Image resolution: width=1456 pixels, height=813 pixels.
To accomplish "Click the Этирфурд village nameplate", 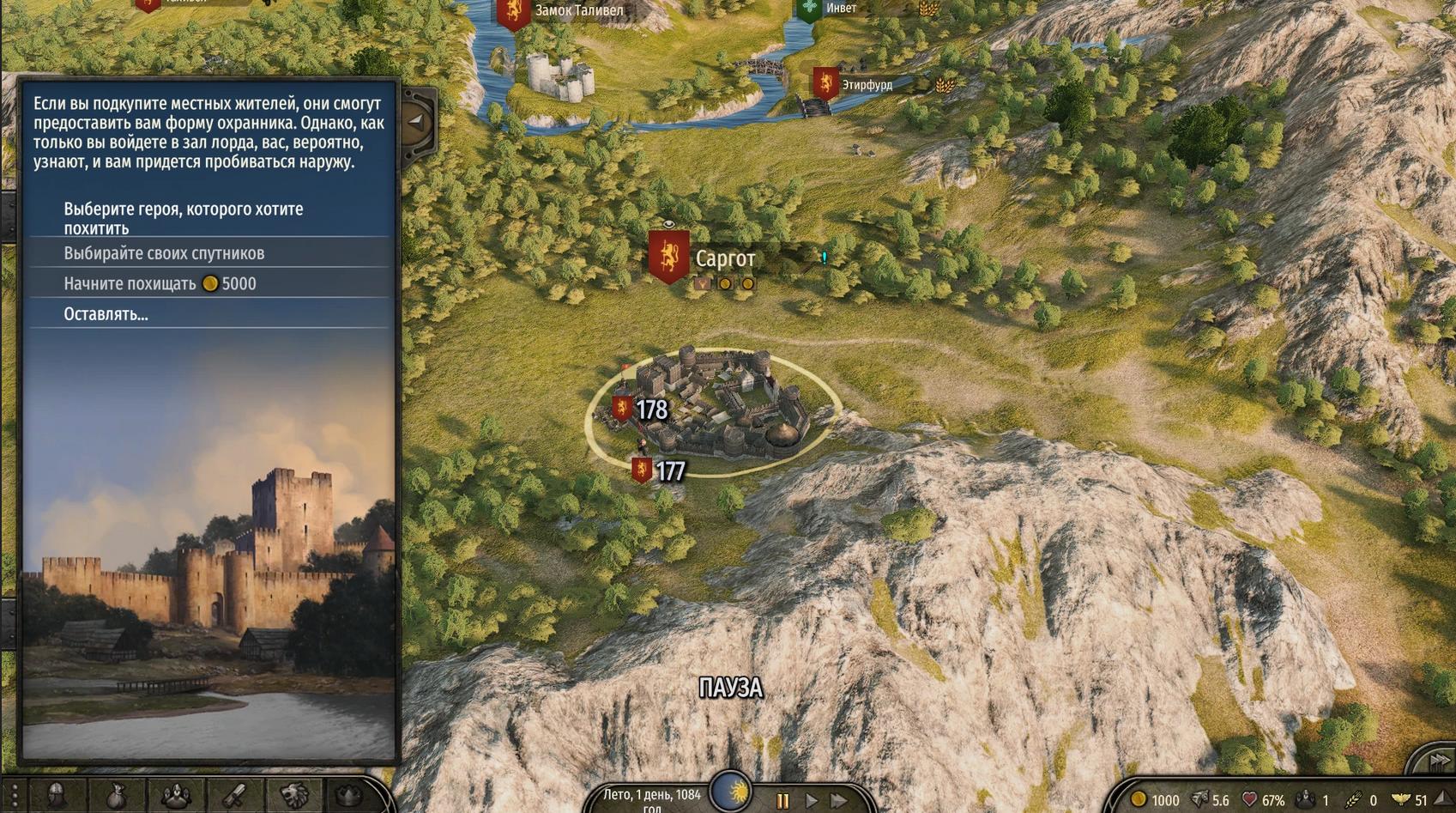I will (866, 85).
